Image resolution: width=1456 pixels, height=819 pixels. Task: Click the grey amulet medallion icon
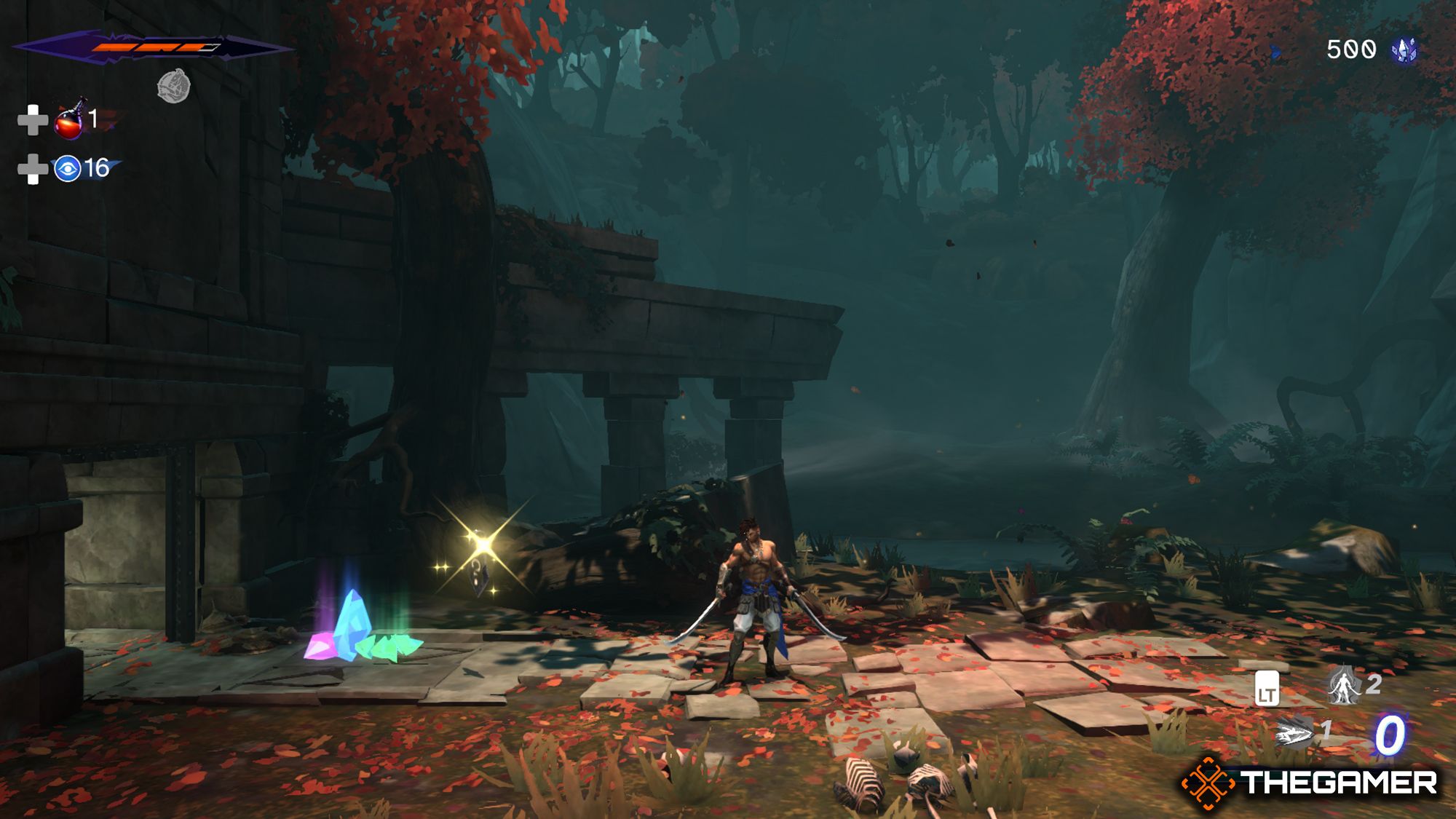(174, 86)
